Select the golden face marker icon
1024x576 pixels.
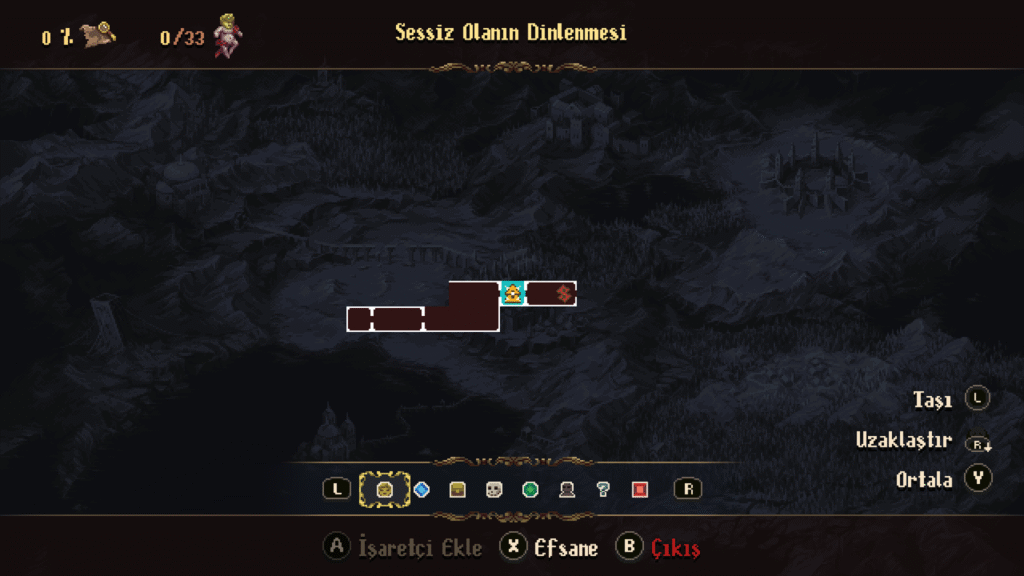point(385,489)
